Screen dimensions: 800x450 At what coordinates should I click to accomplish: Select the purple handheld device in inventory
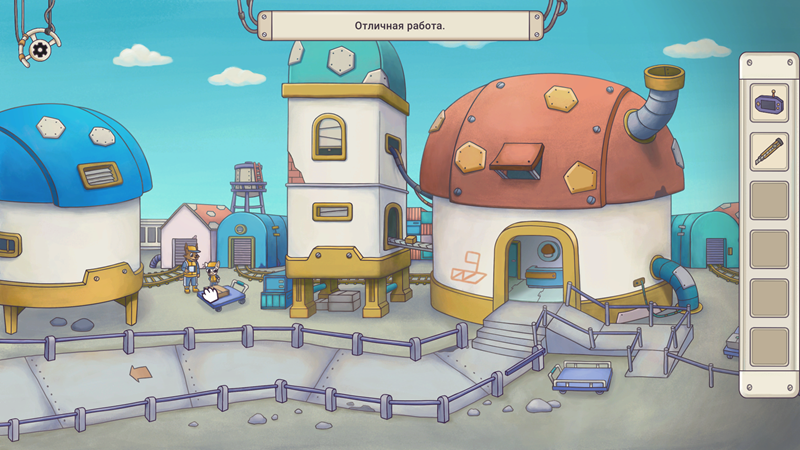[x=769, y=104]
